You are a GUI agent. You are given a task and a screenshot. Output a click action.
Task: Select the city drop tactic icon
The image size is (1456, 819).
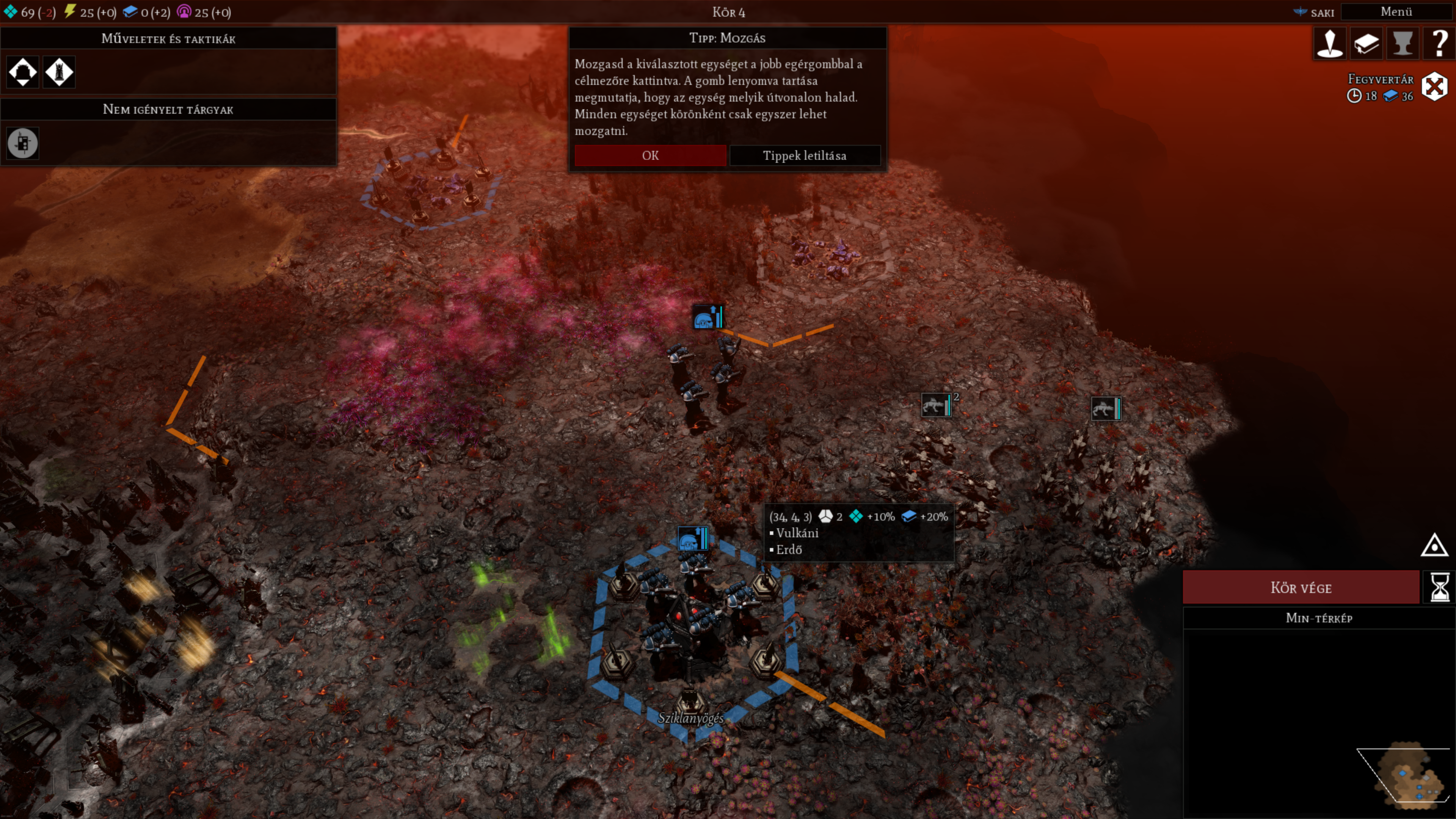pos(23,72)
